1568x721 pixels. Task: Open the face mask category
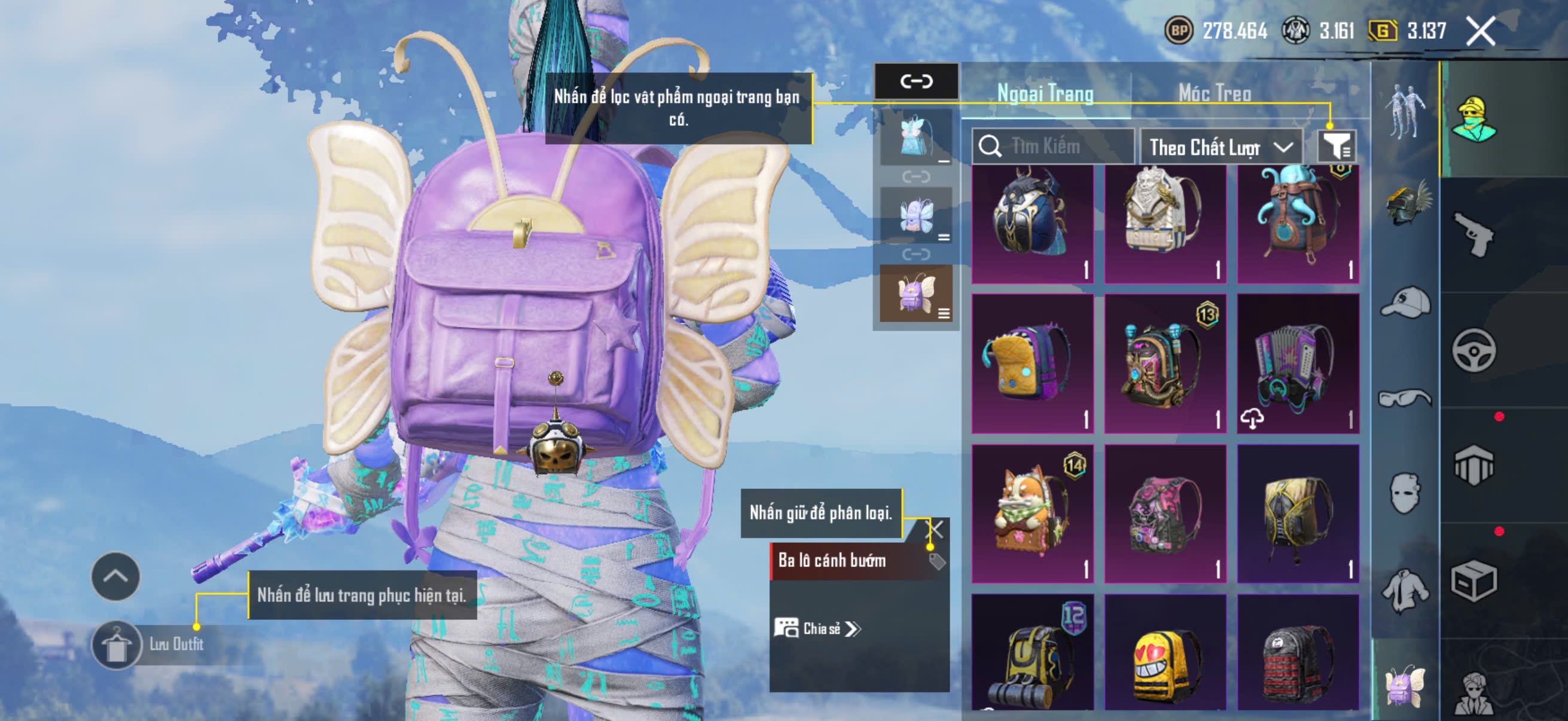[x=1405, y=493]
